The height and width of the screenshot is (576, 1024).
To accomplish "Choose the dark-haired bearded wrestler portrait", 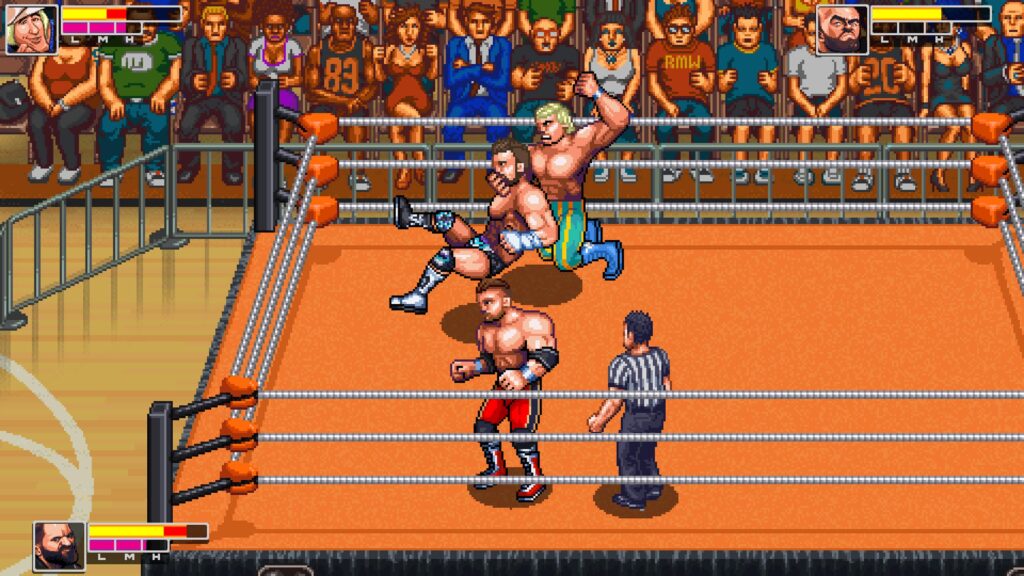I will pyautogui.click(x=58, y=545).
